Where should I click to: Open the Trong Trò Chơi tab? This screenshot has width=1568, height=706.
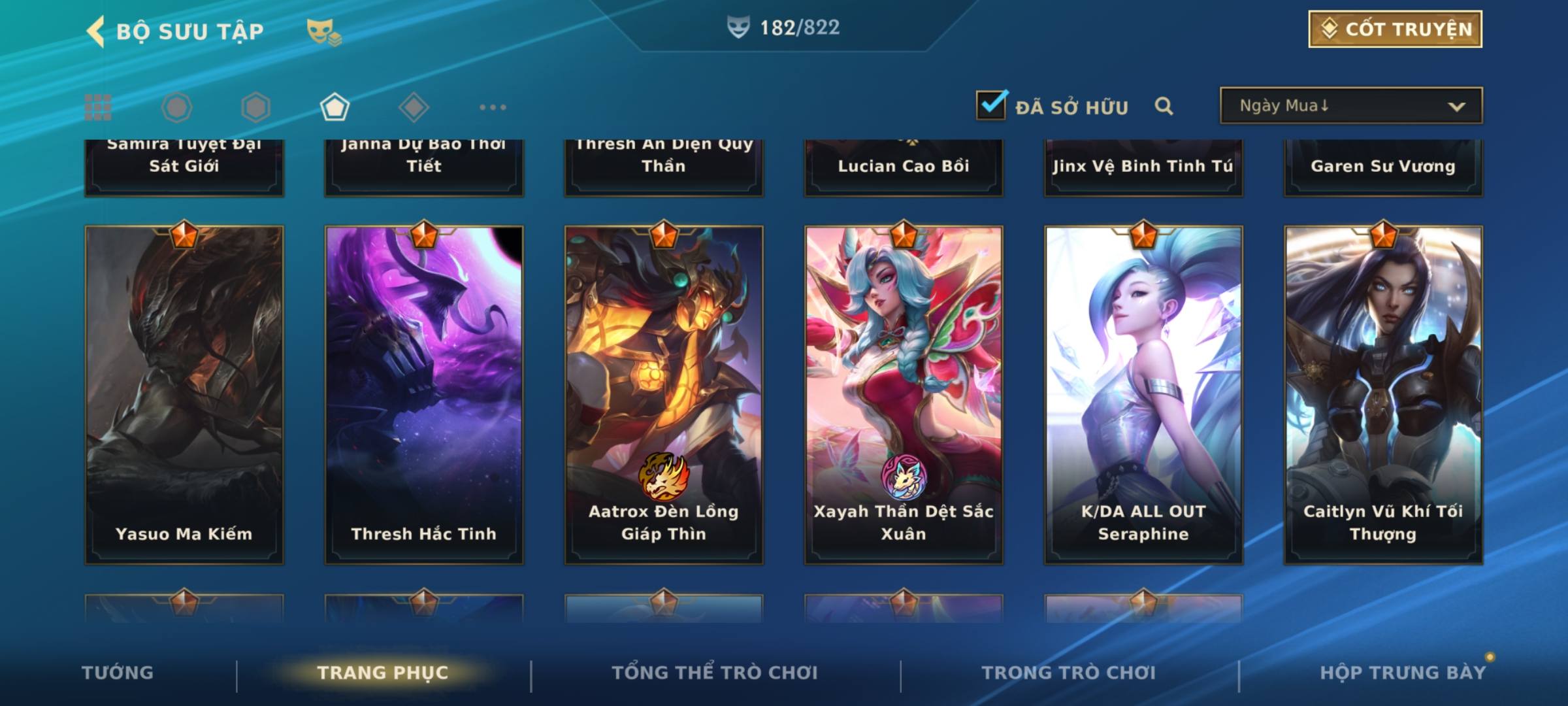(1069, 673)
